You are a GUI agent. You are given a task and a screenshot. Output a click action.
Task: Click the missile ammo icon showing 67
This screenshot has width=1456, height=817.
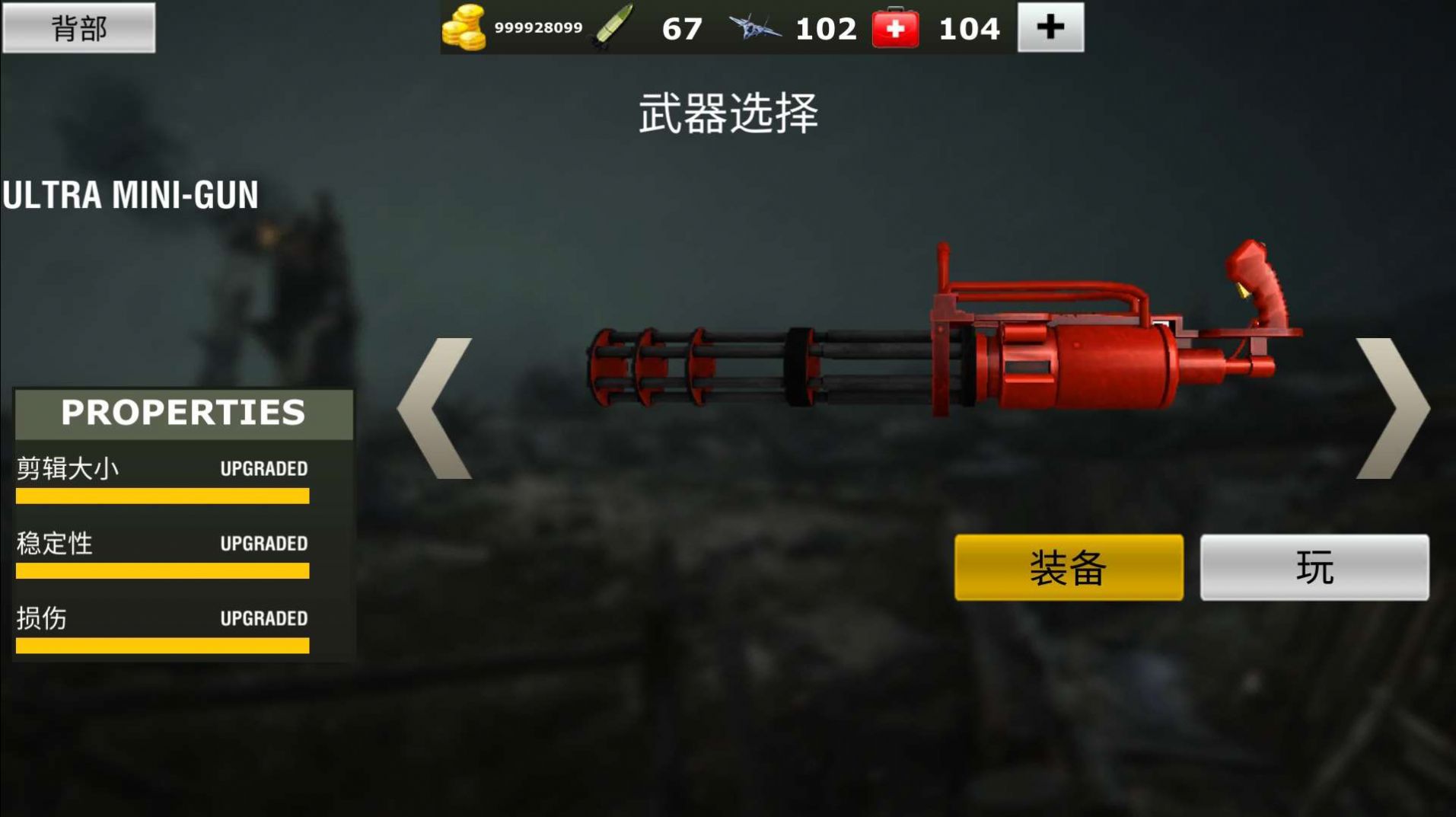[613, 25]
